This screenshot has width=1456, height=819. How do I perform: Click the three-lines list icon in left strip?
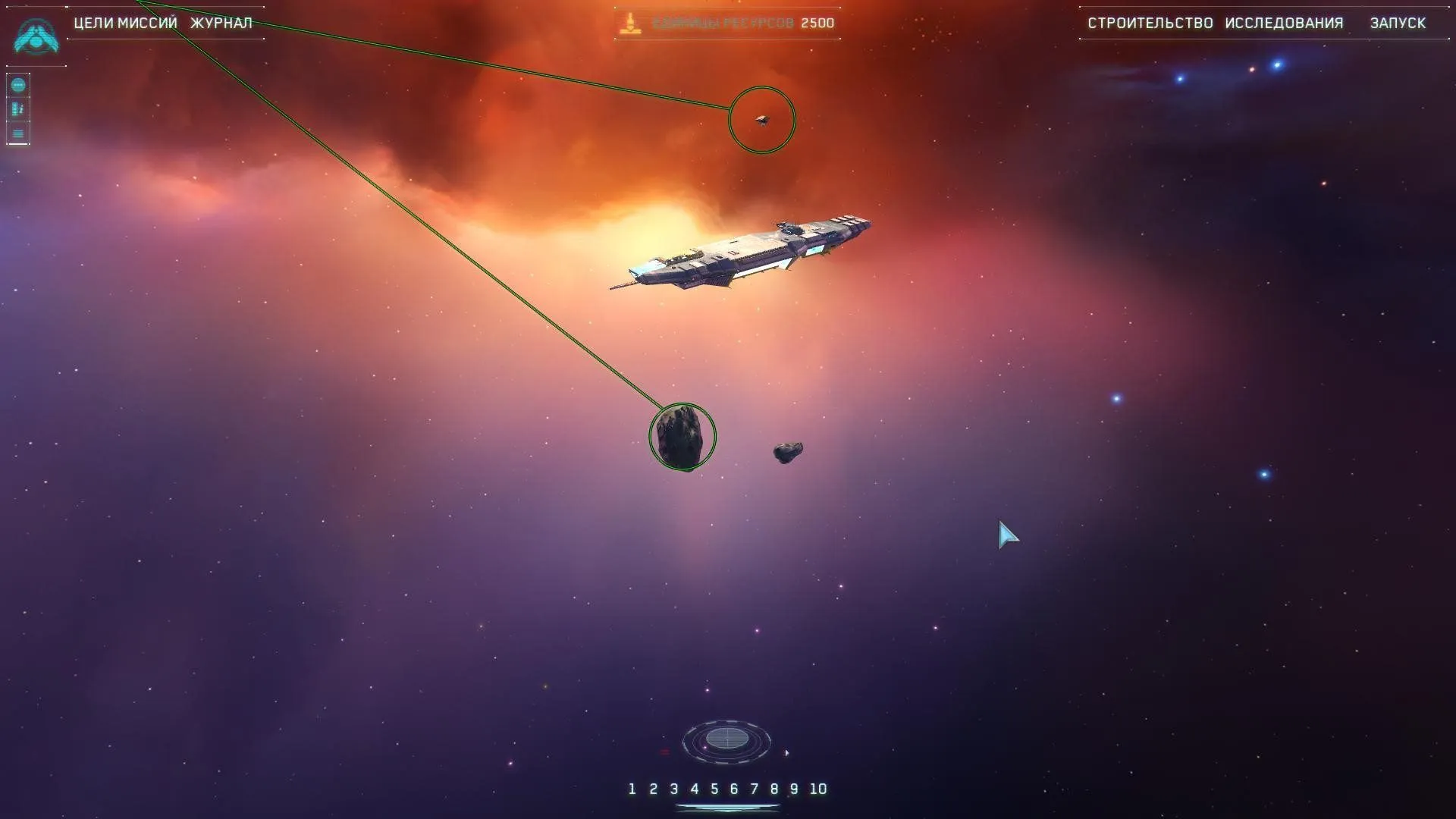(18, 133)
